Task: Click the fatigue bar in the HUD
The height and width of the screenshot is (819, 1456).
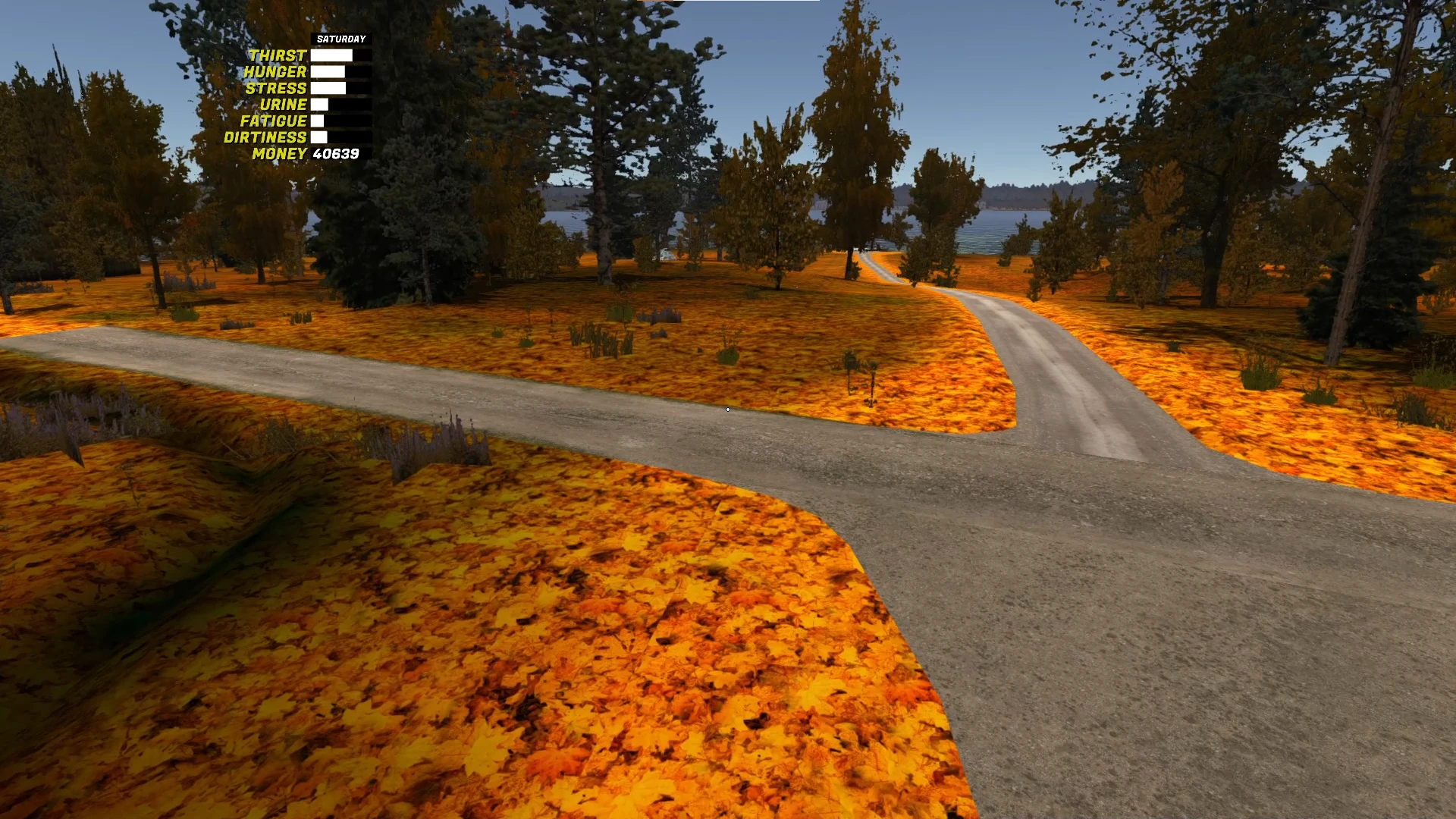Action: [316, 120]
